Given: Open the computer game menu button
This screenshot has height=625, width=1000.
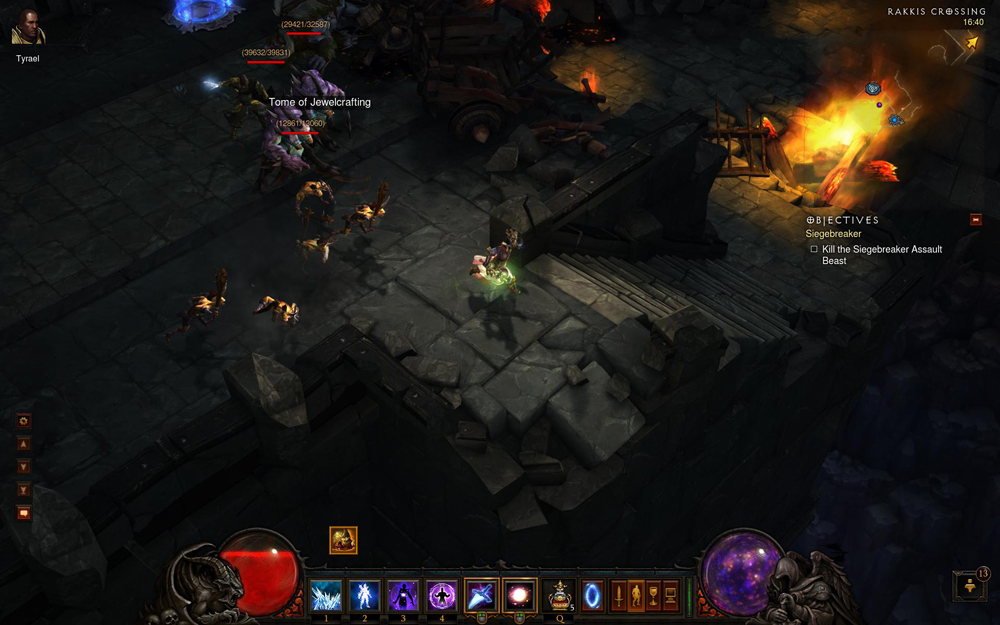Looking at the screenshot, I should (670, 595).
